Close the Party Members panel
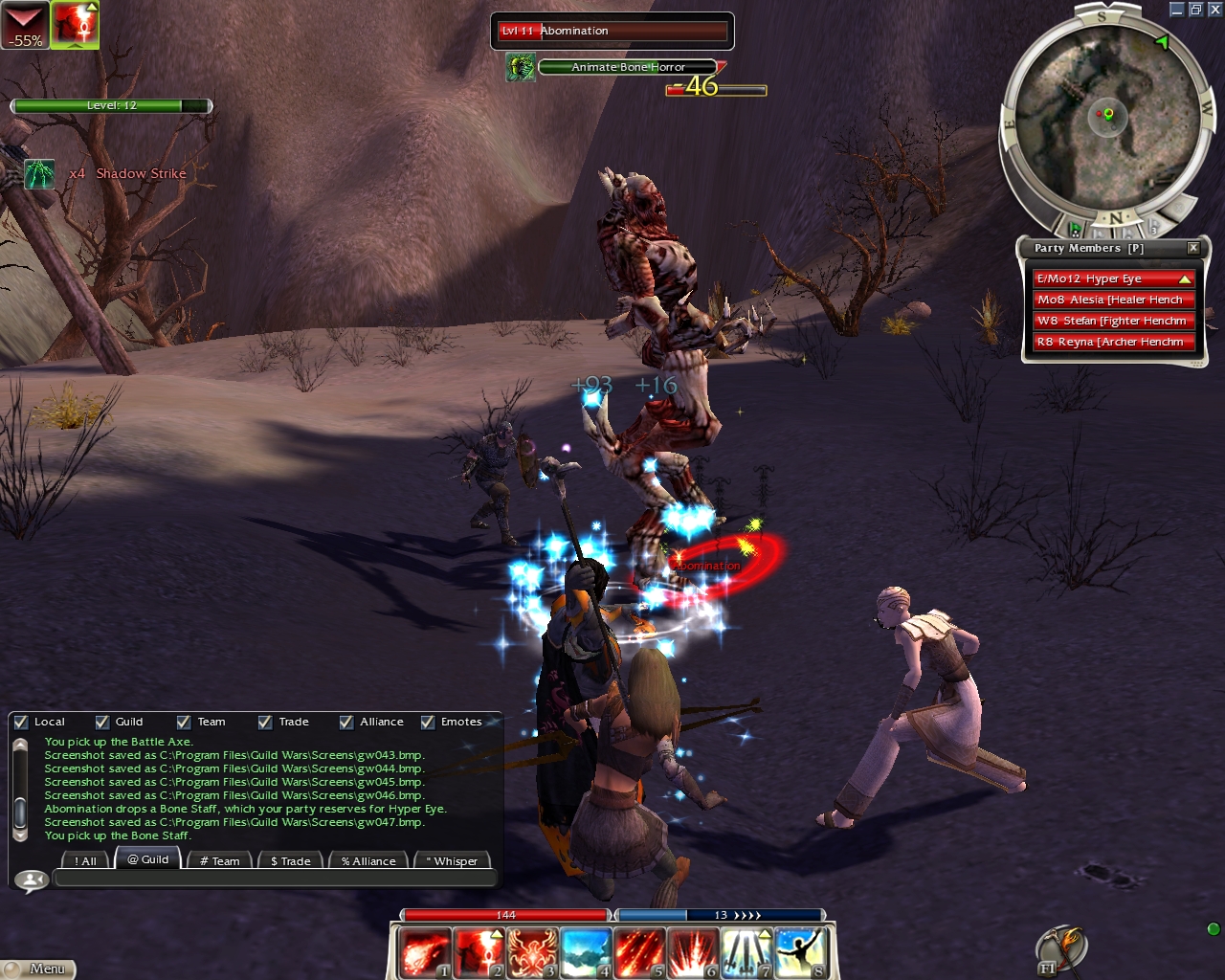The width and height of the screenshot is (1225, 980). 1193,248
